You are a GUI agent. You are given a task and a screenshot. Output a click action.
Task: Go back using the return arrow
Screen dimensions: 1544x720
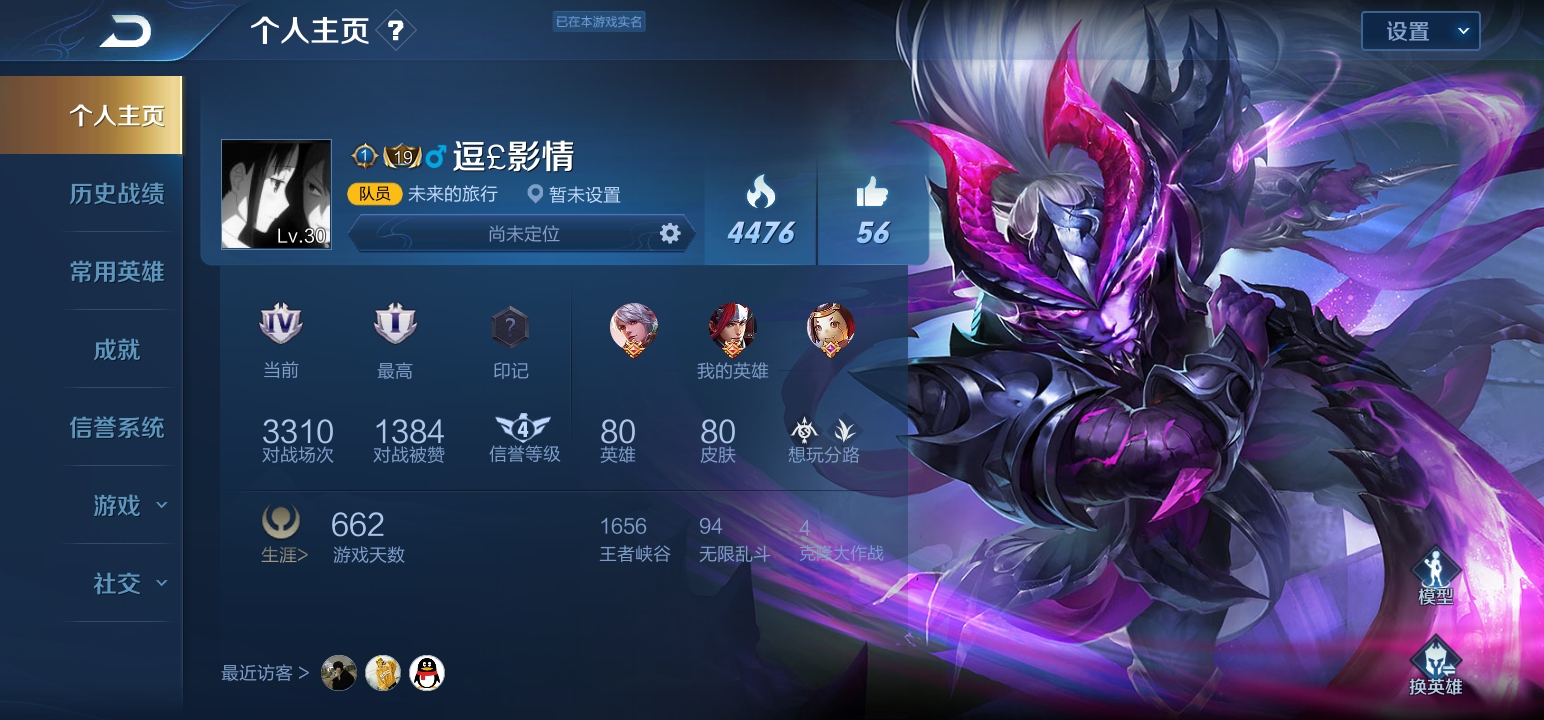pyautogui.click(x=125, y=32)
